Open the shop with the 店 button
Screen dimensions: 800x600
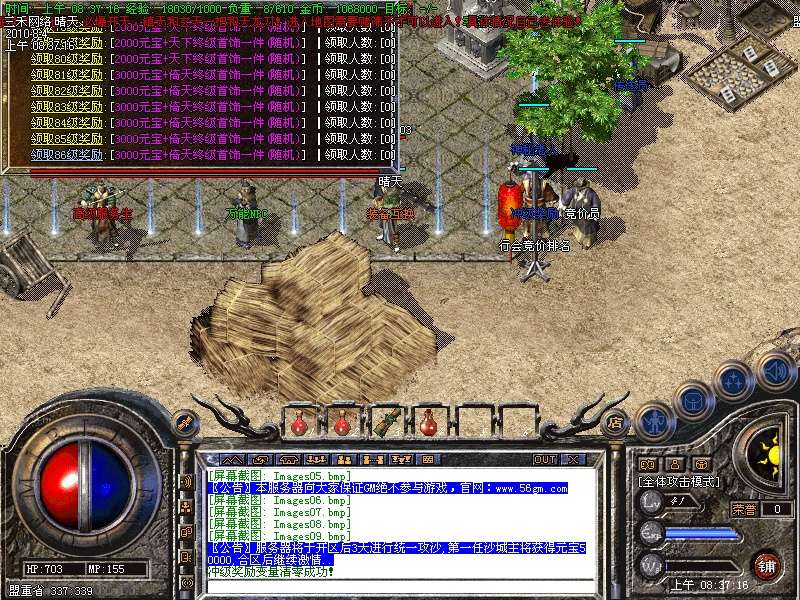(x=617, y=421)
